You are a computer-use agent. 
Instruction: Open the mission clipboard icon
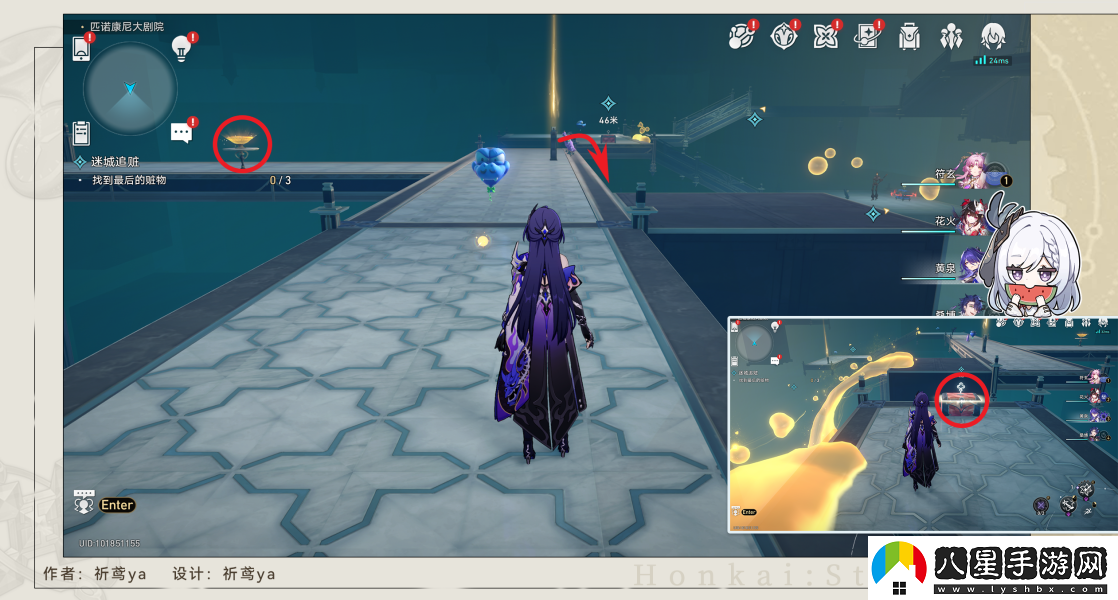coord(82,133)
